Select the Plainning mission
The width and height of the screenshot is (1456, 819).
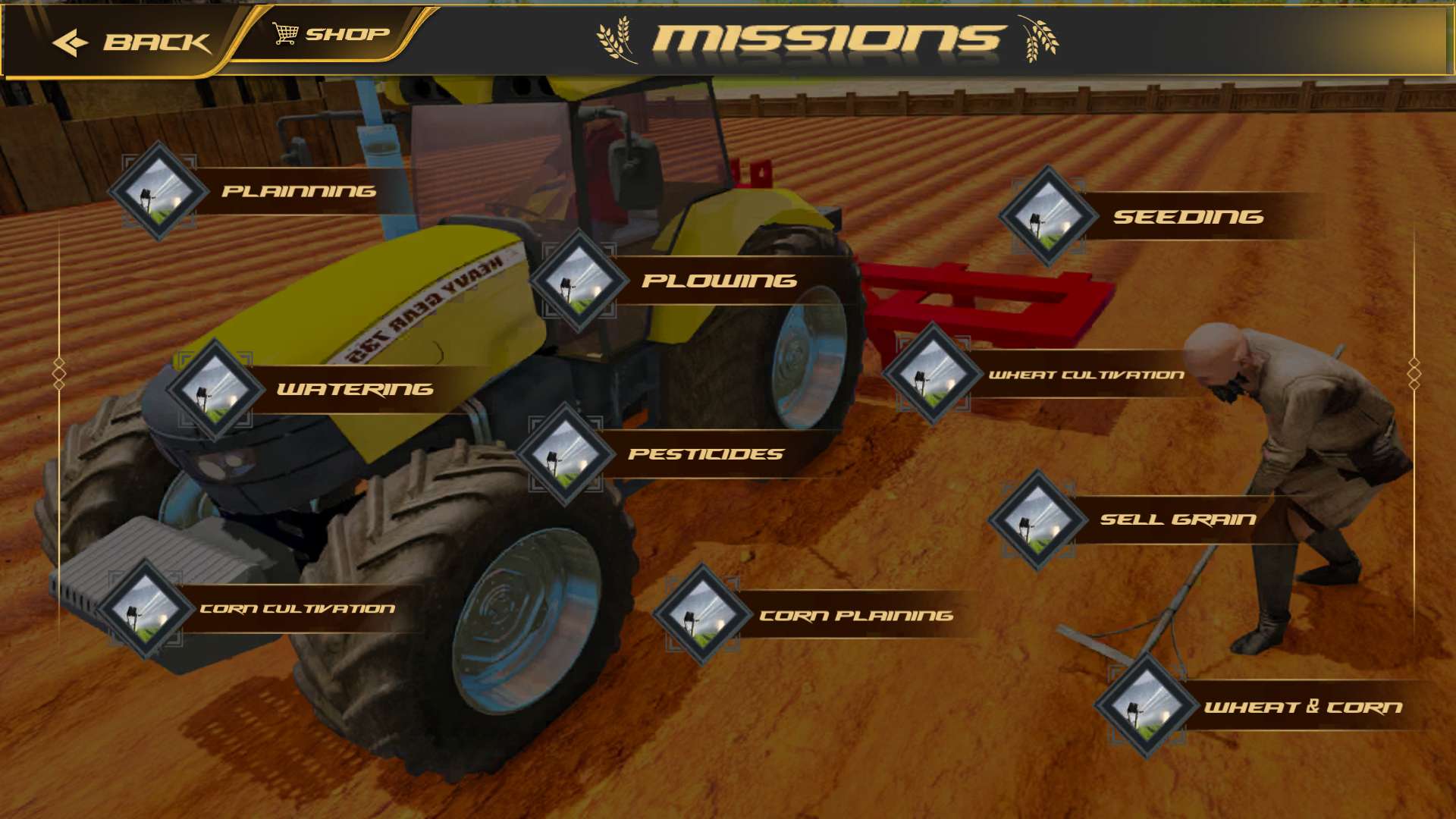pyautogui.click(x=297, y=191)
